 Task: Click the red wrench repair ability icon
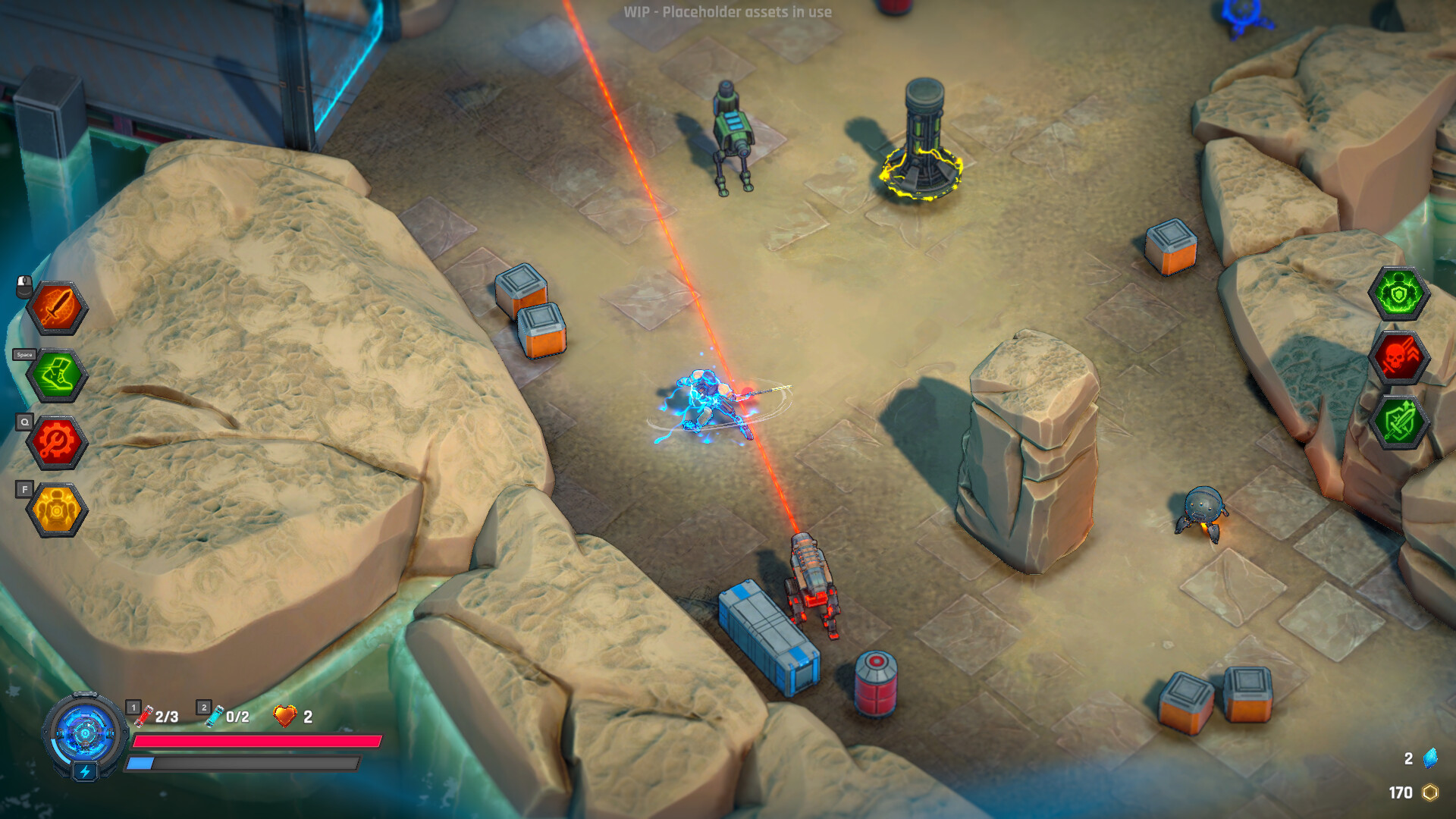tap(55, 441)
